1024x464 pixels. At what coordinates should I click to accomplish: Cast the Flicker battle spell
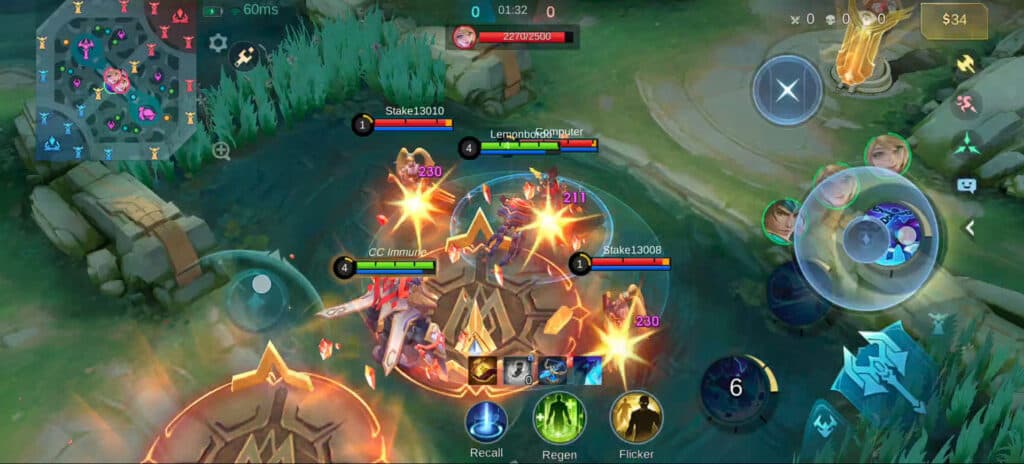click(636, 417)
